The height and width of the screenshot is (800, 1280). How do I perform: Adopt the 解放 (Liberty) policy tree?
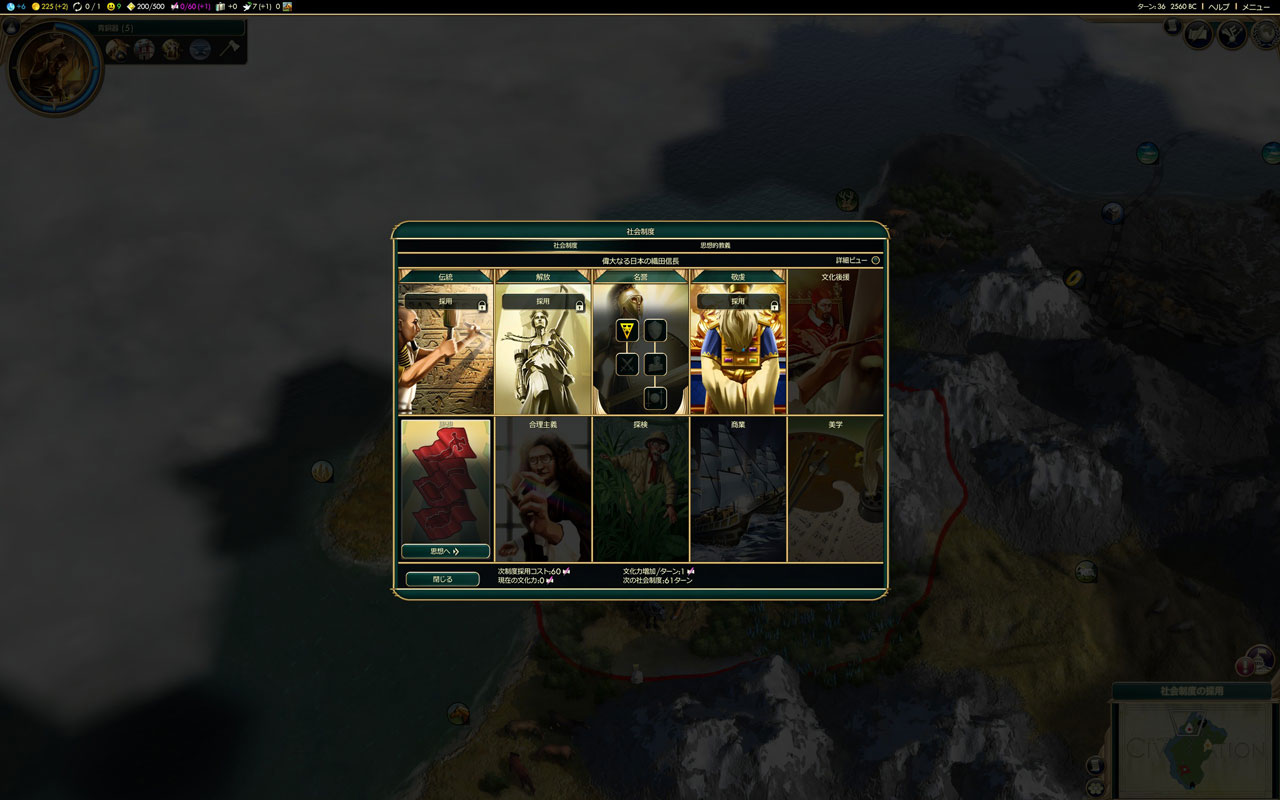point(543,301)
